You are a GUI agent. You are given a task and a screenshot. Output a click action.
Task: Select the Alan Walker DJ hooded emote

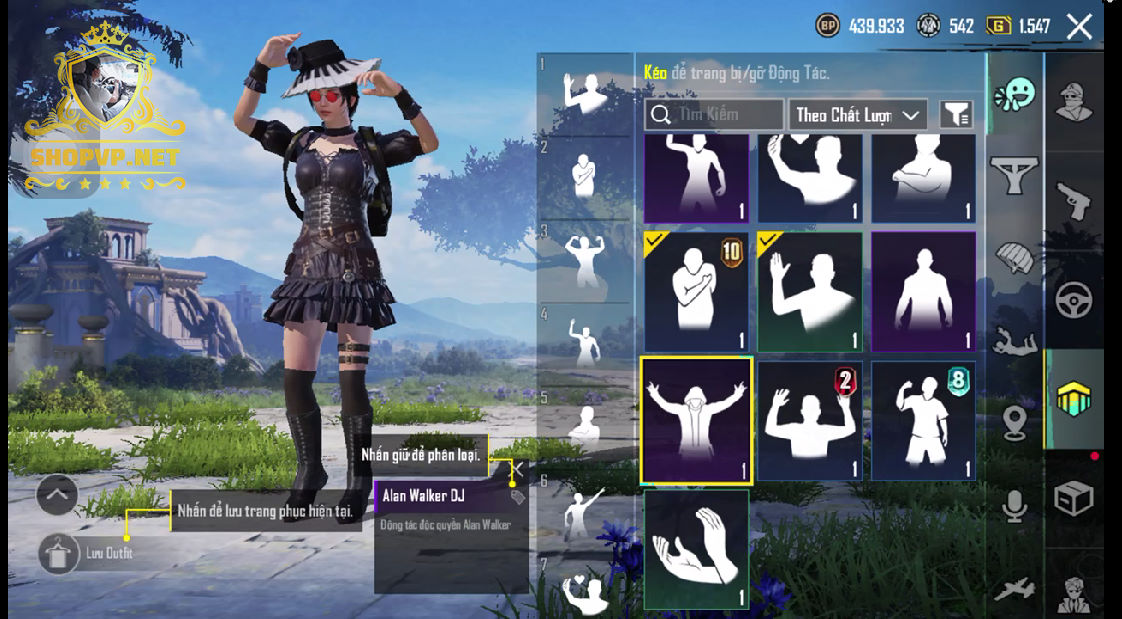coord(696,420)
